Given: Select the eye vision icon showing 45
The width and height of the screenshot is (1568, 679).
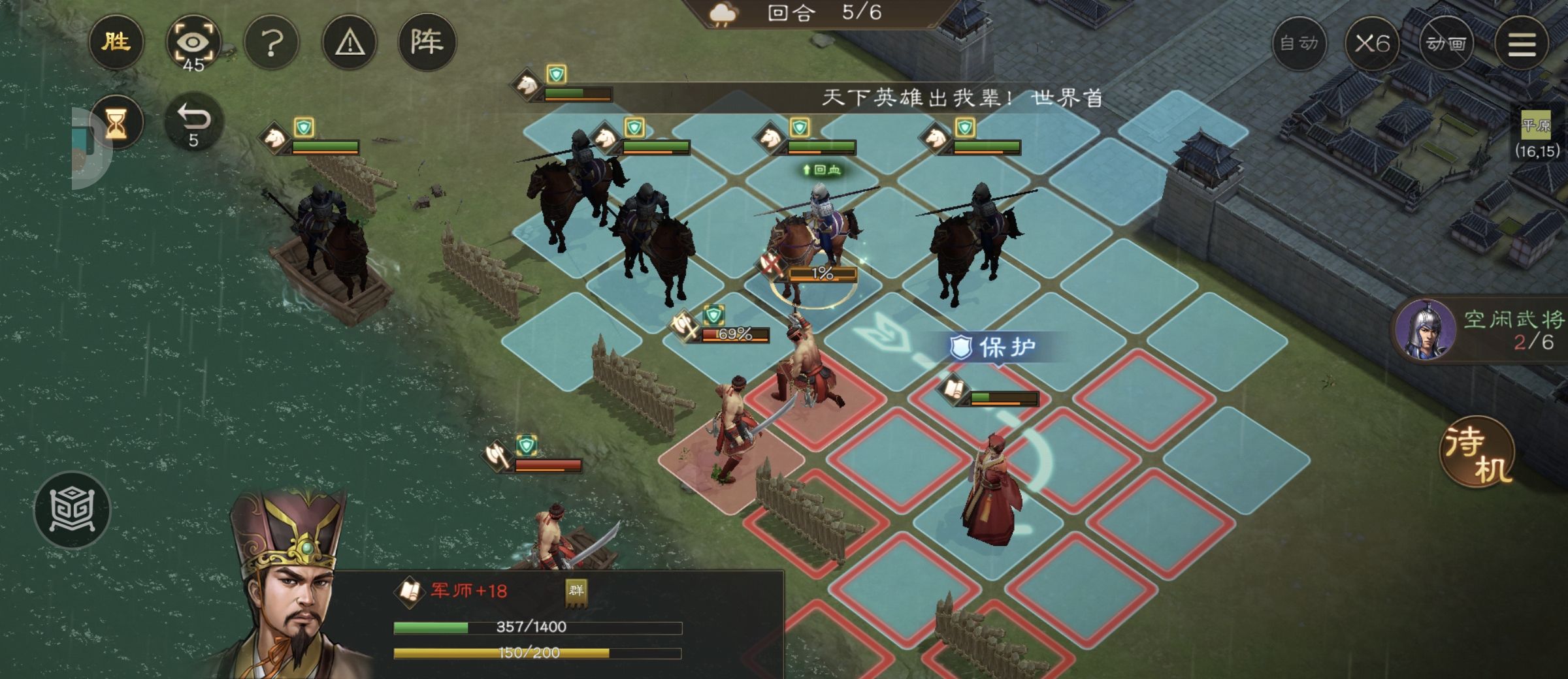Looking at the screenshot, I should (195, 42).
